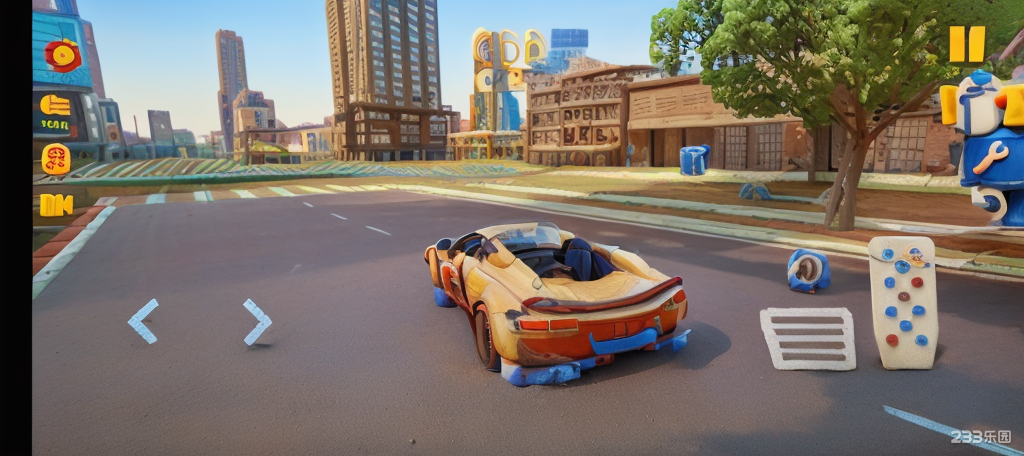Click the red circular icon with yellow center
This screenshot has height=456, width=1024.
click(x=63, y=55)
